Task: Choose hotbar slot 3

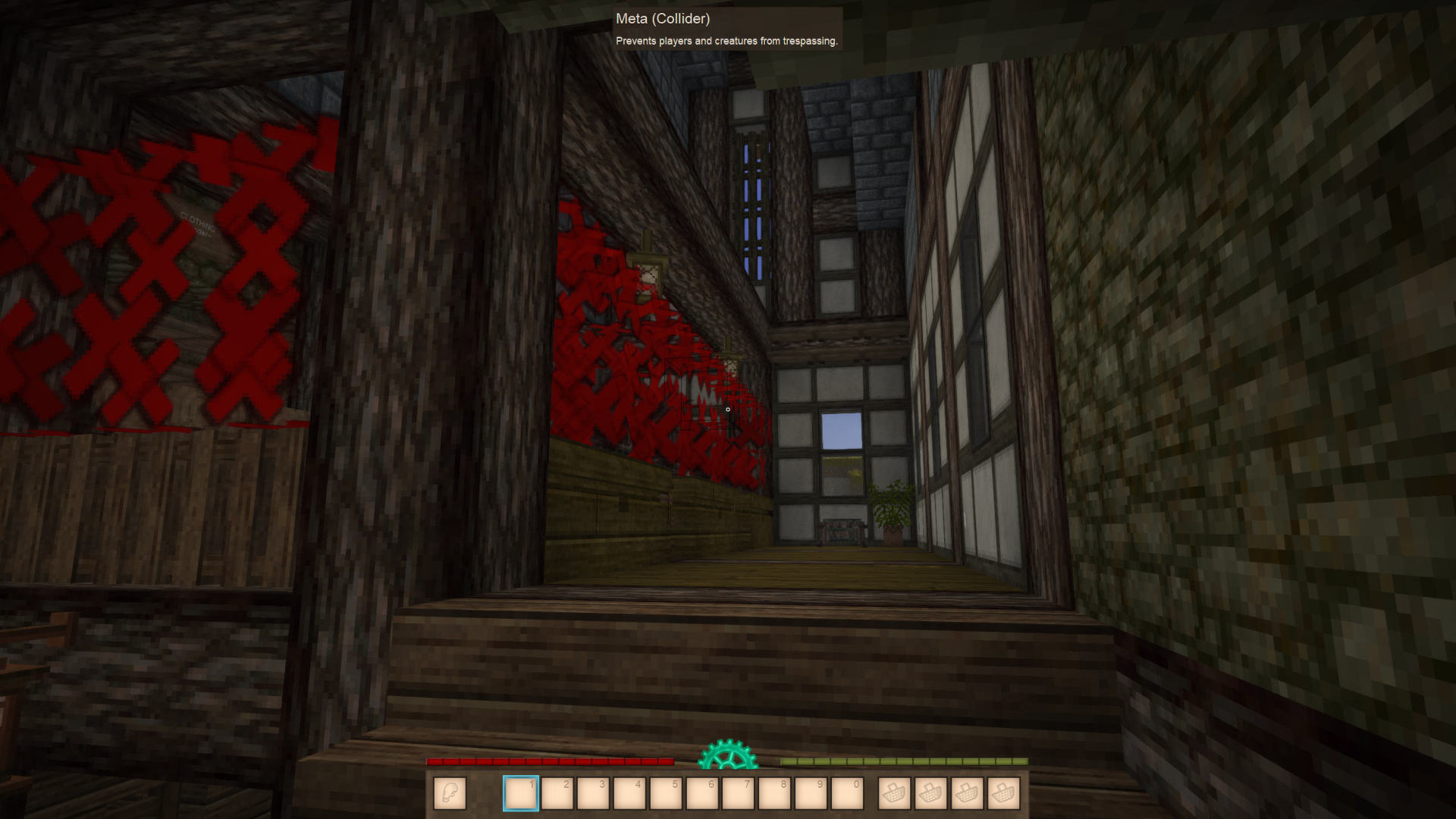Action: pos(593,793)
